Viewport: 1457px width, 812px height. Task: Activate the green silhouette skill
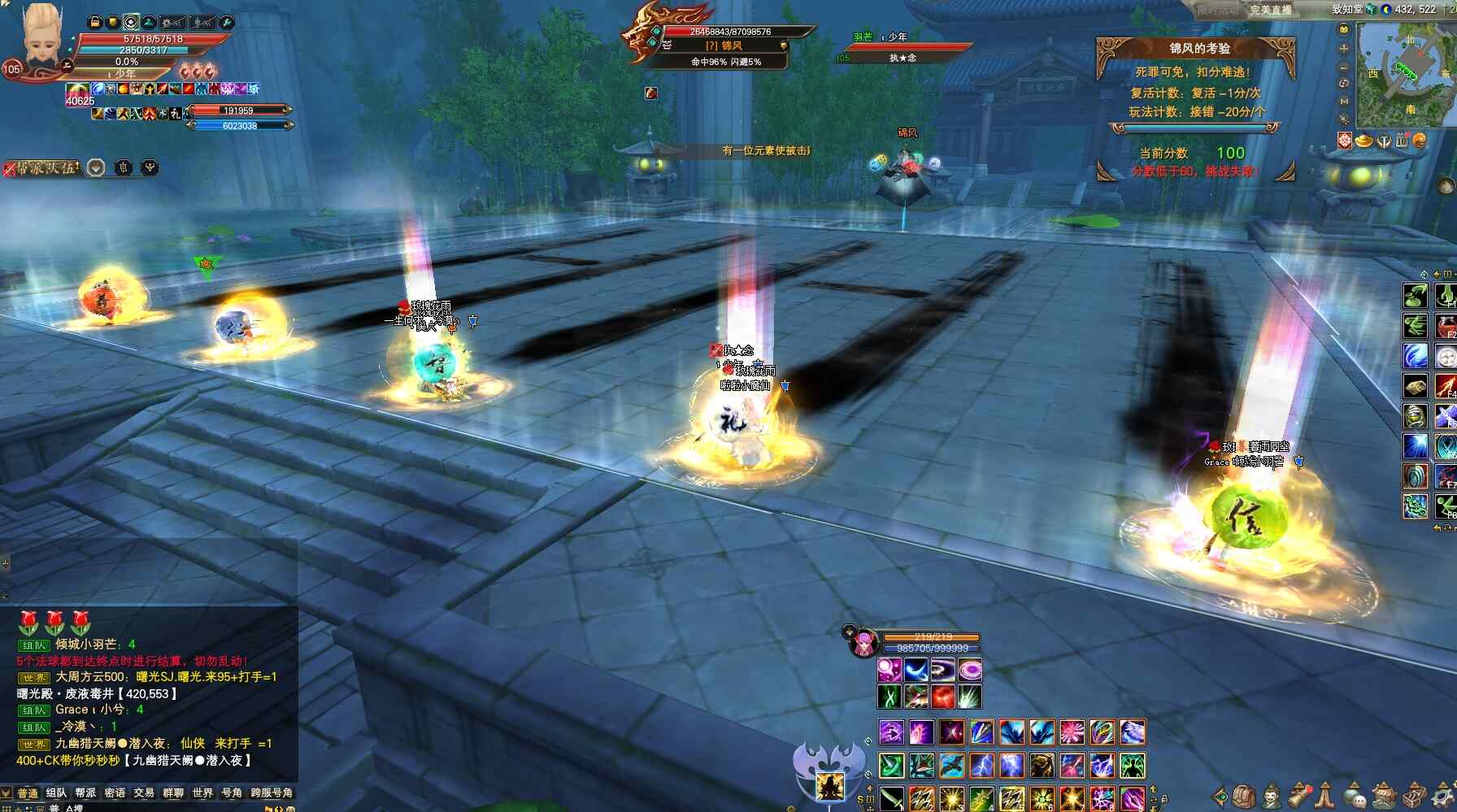(1132, 766)
